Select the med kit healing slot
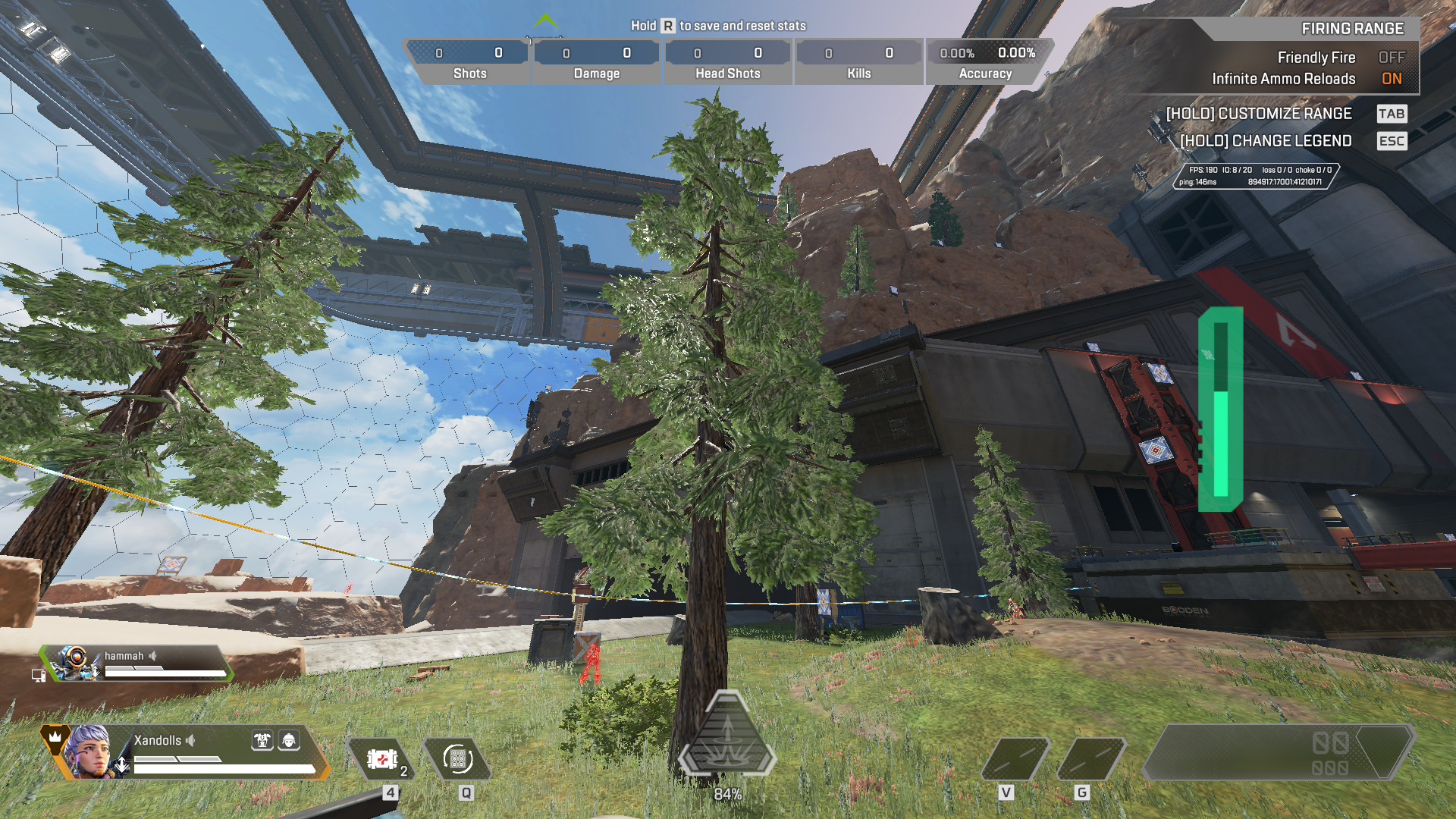1456x819 pixels. point(381,759)
